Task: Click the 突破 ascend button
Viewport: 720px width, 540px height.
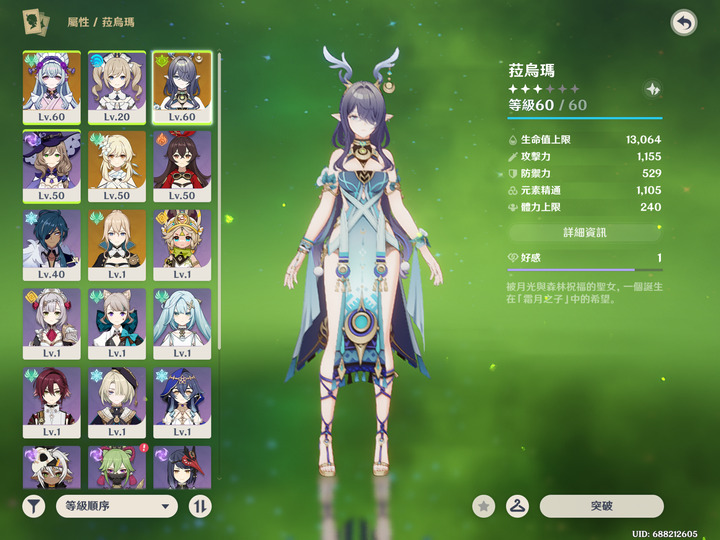Action: (601, 506)
